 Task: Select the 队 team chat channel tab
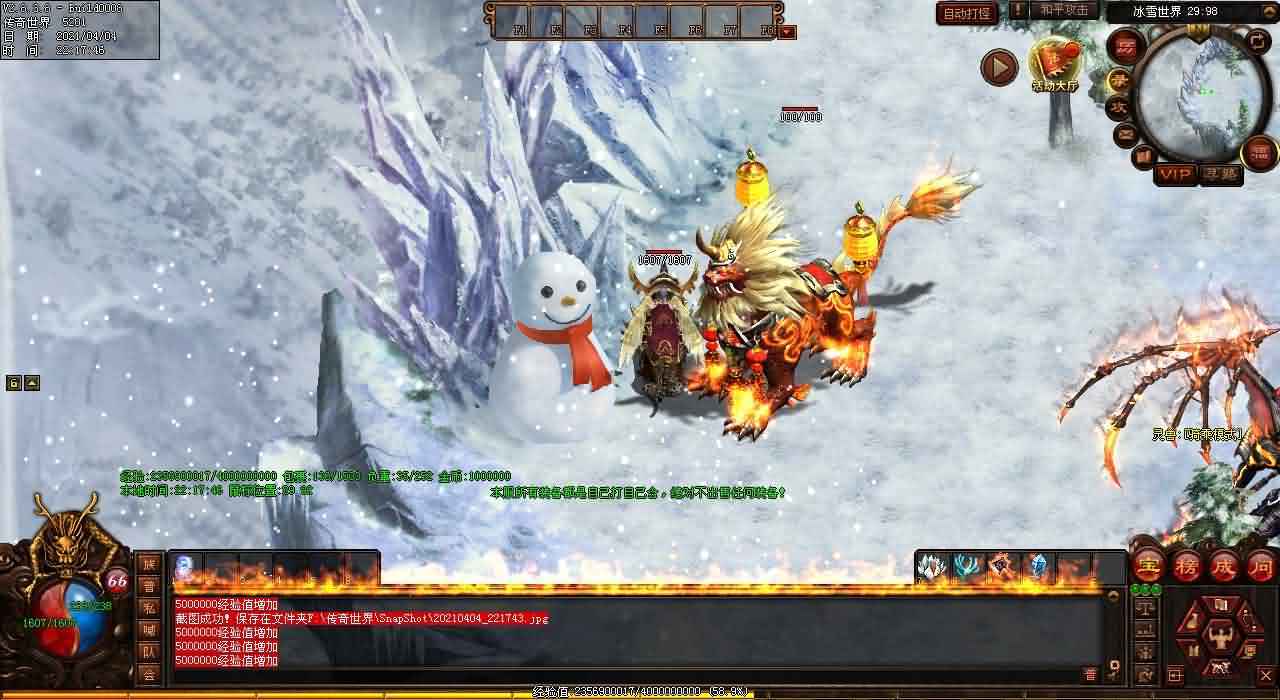[x=149, y=652]
